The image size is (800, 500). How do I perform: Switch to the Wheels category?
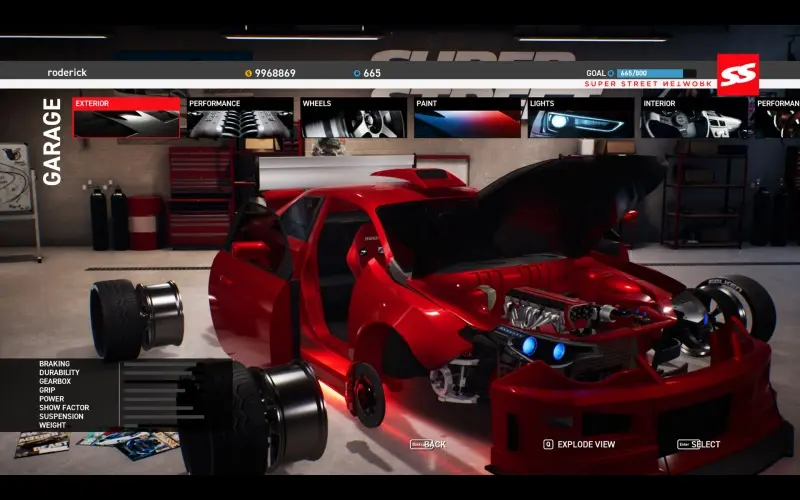click(353, 118)
